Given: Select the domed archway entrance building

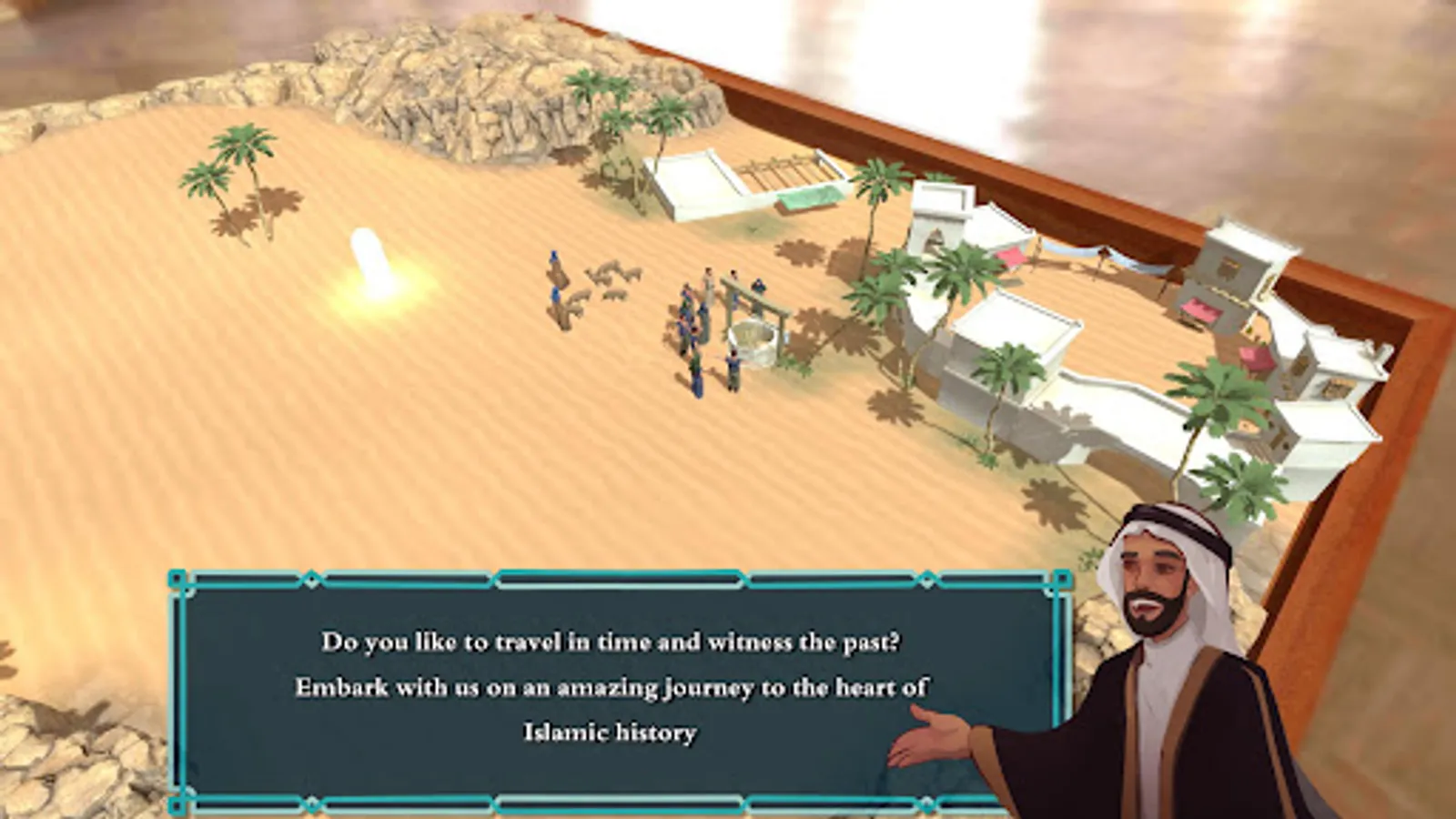Looking at the screenshot, I should click(x=937, y=227).
